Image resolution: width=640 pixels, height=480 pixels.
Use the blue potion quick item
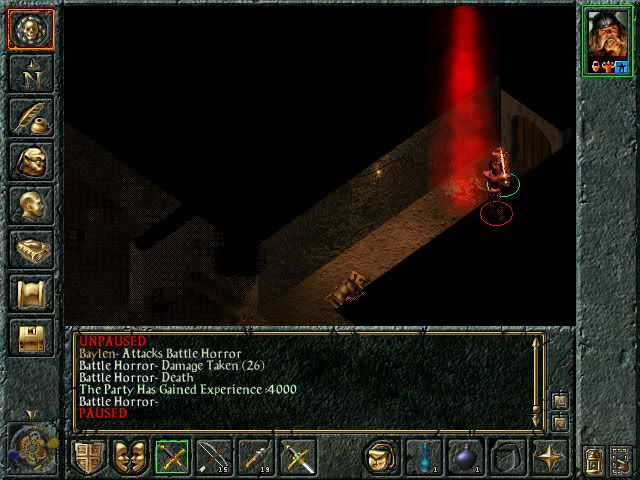coord(423,457)
